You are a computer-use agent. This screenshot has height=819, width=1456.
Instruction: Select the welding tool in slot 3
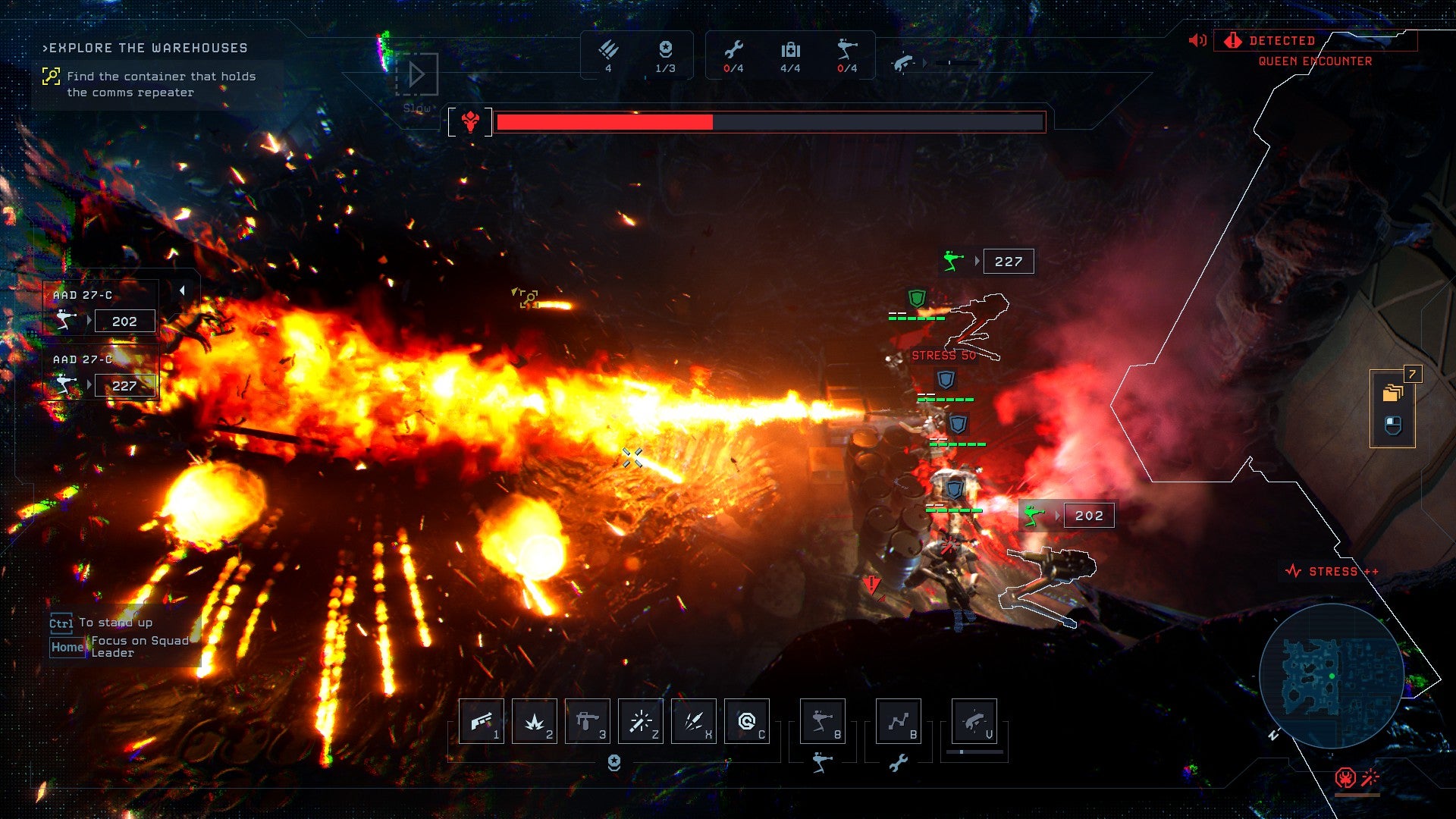click(x=588, y=721)
